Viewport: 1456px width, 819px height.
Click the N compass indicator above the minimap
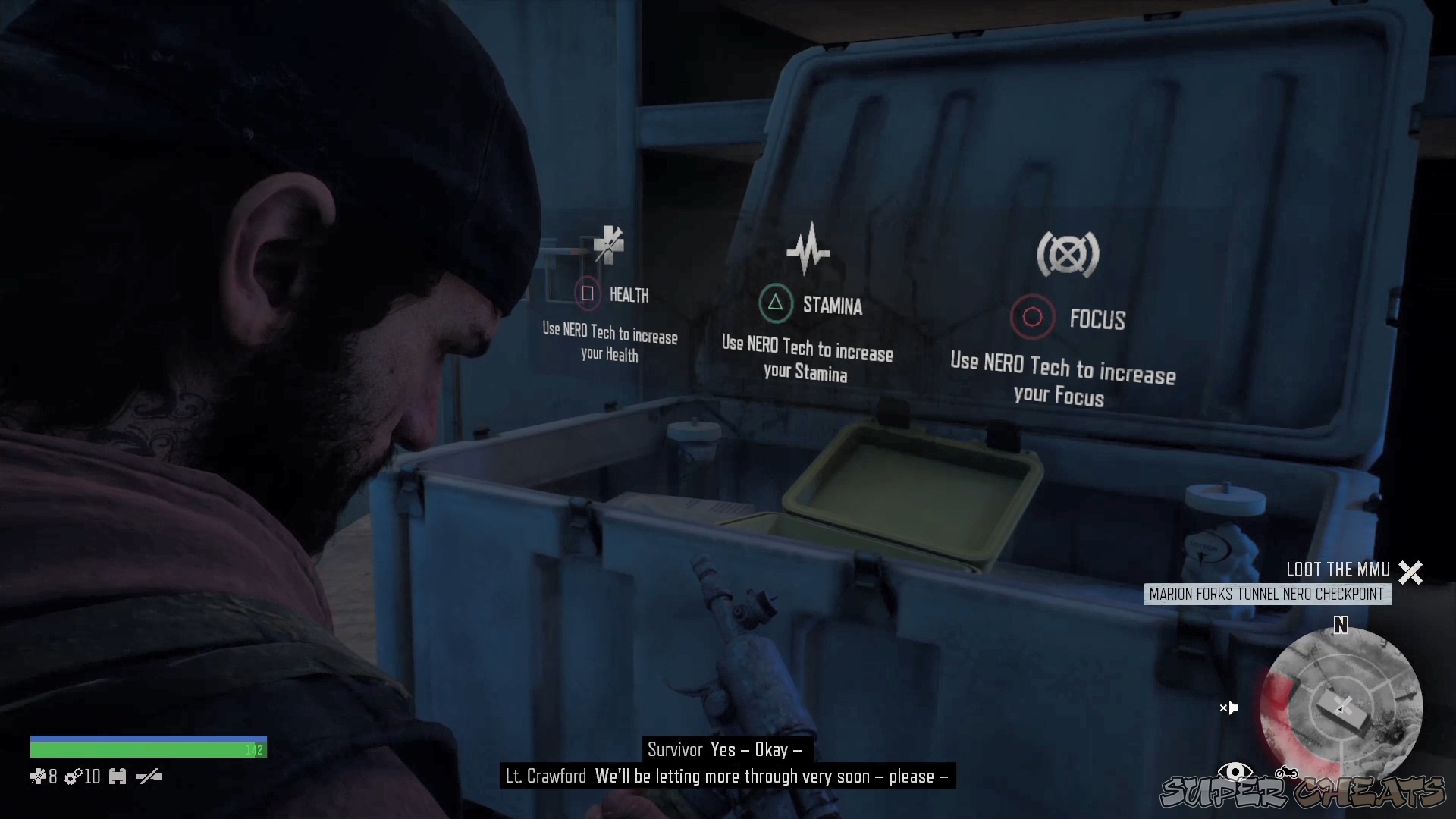coord(1341,625)
